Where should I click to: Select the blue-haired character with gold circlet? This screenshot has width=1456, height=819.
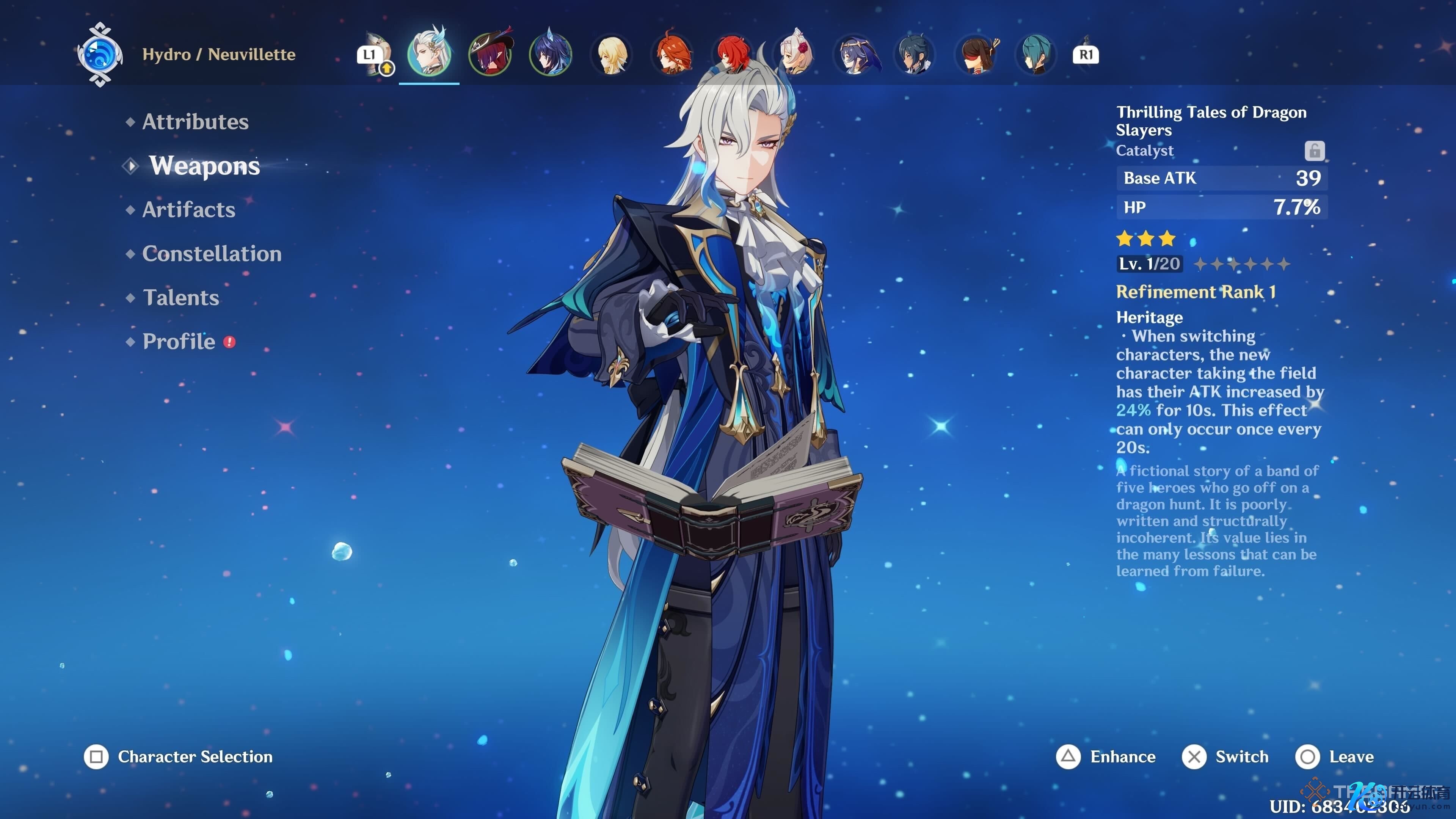pos(856,55)
